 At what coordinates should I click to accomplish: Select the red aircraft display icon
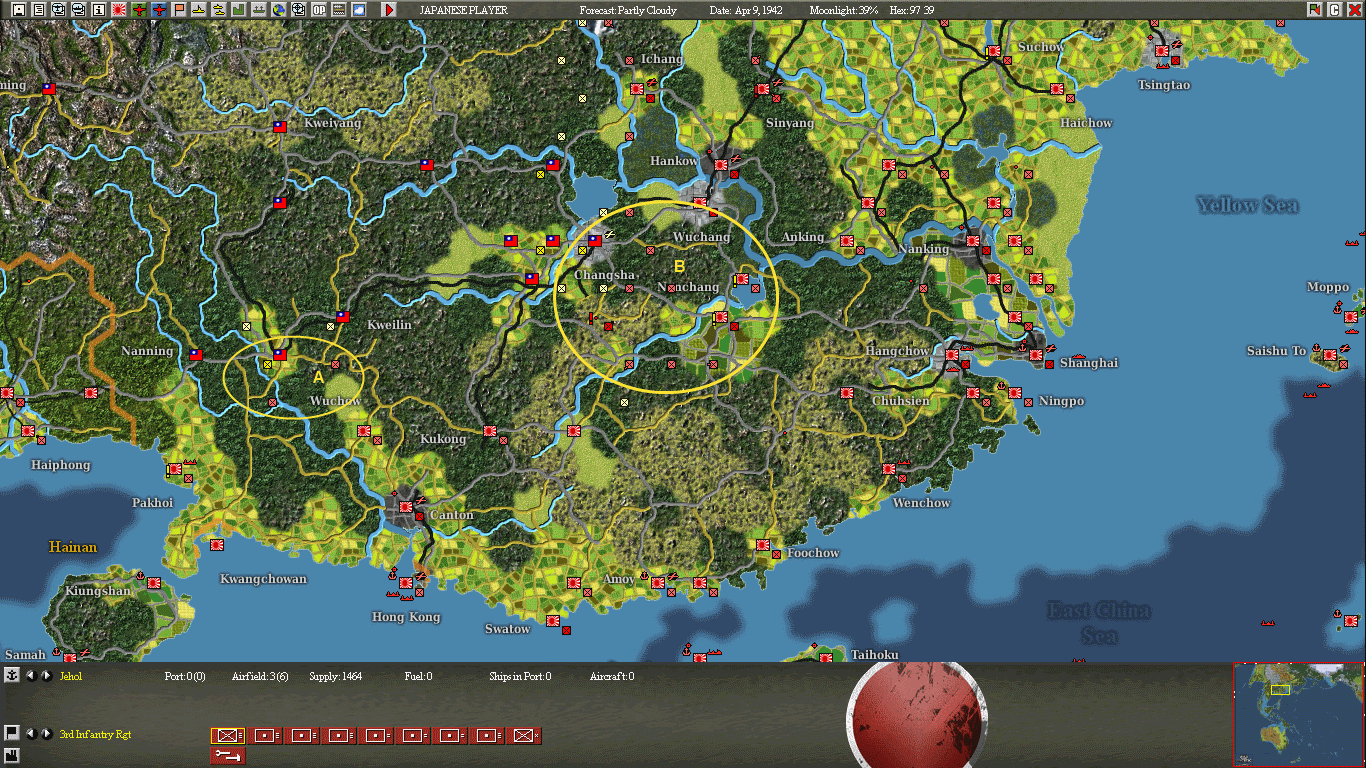138,10
